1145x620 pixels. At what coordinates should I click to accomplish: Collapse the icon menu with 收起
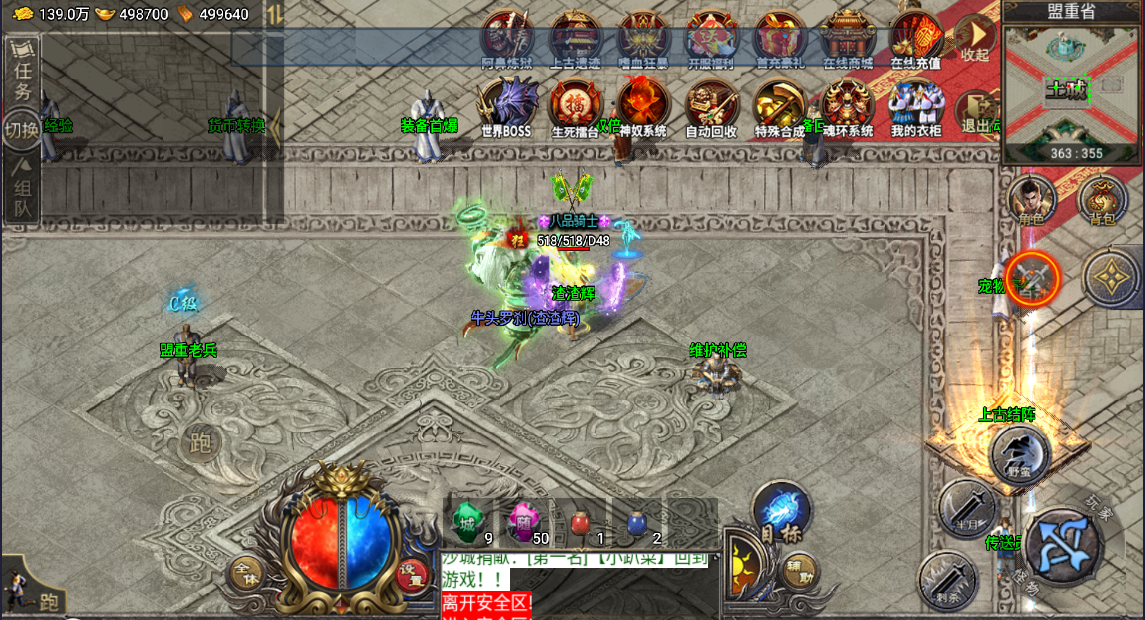pos(975,38)
